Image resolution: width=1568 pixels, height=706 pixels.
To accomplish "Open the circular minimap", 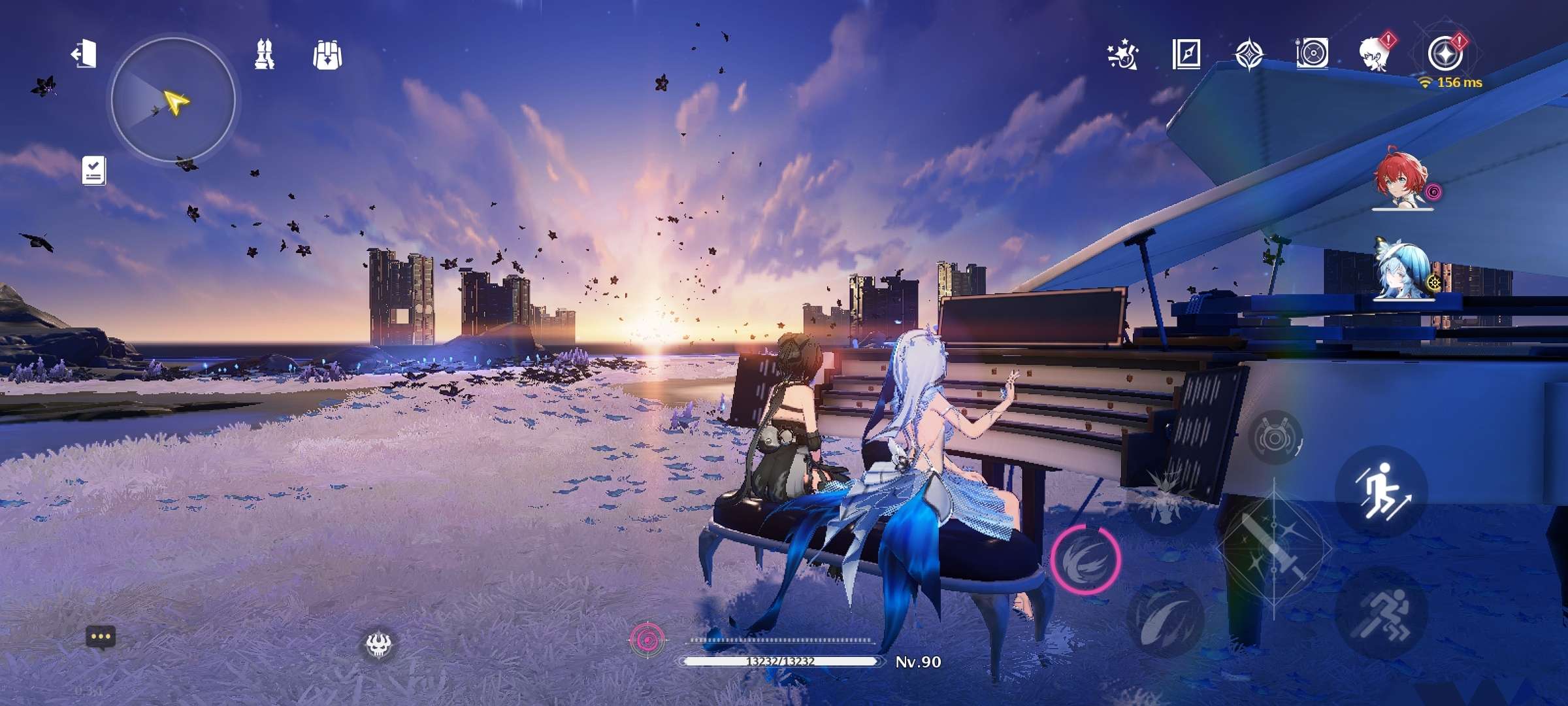I will tap(173, 100).
